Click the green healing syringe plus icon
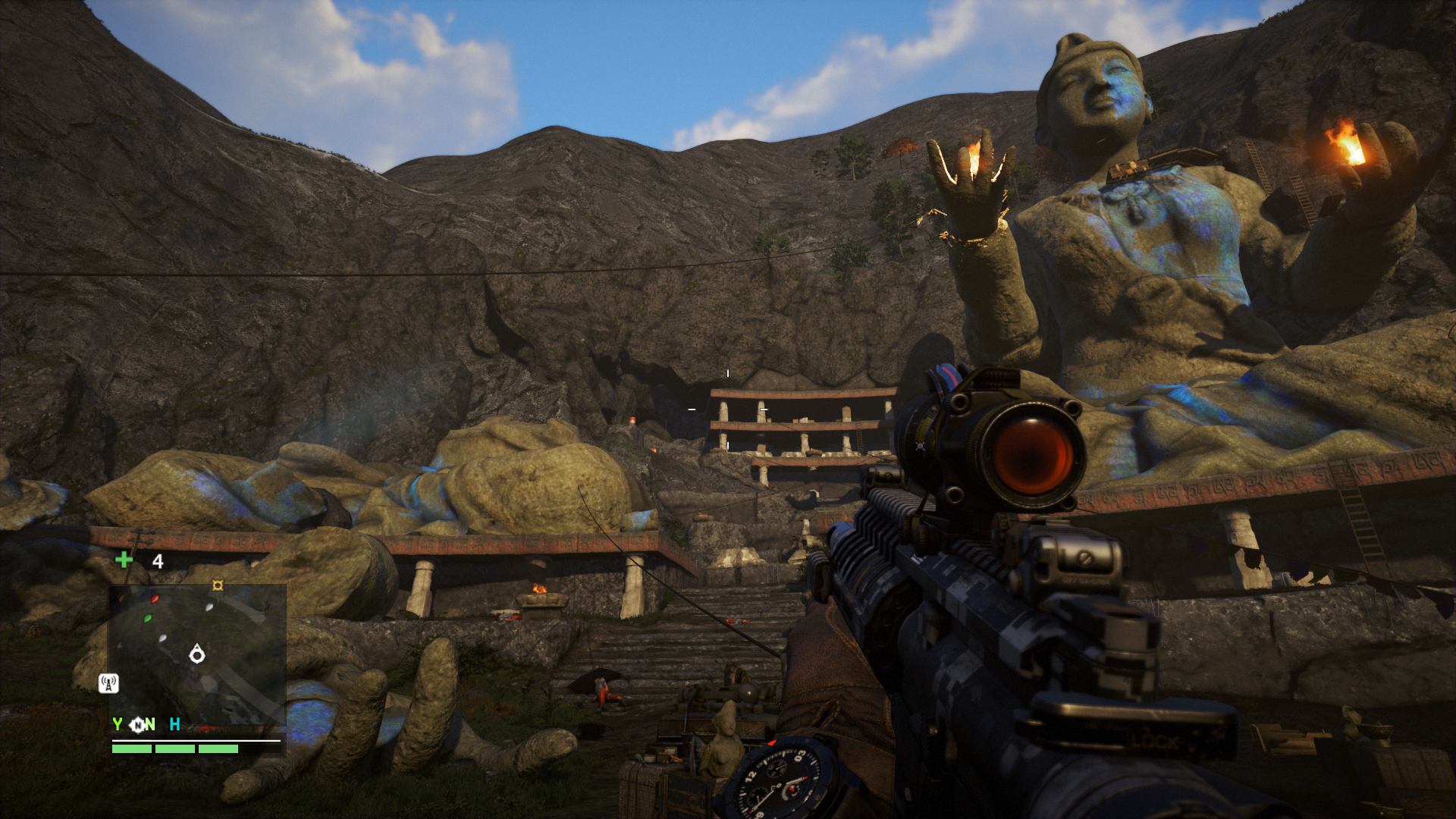Screen dimensions: 1456x819 tap(124, 560)
